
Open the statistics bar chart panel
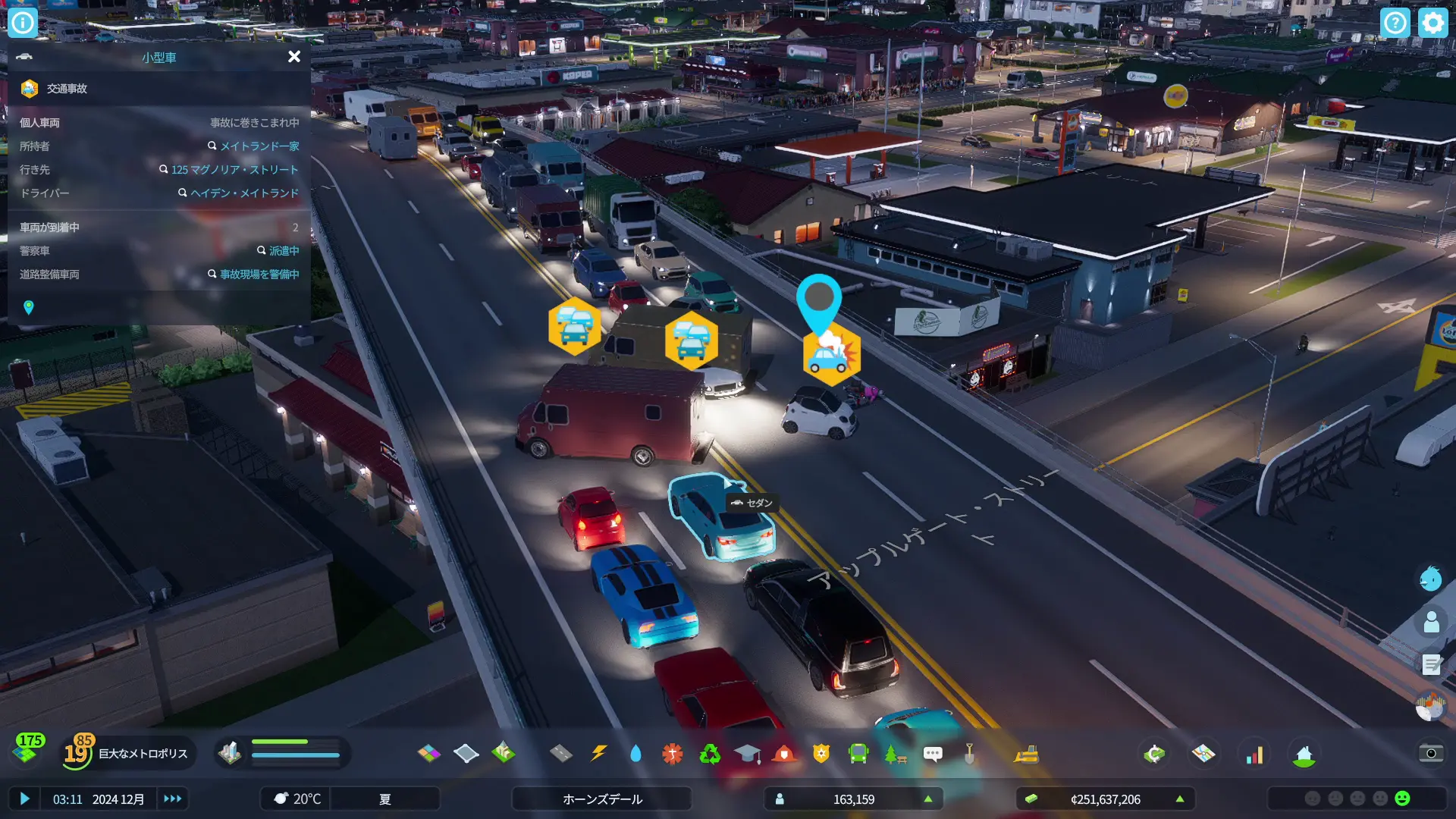point(1255,754)
